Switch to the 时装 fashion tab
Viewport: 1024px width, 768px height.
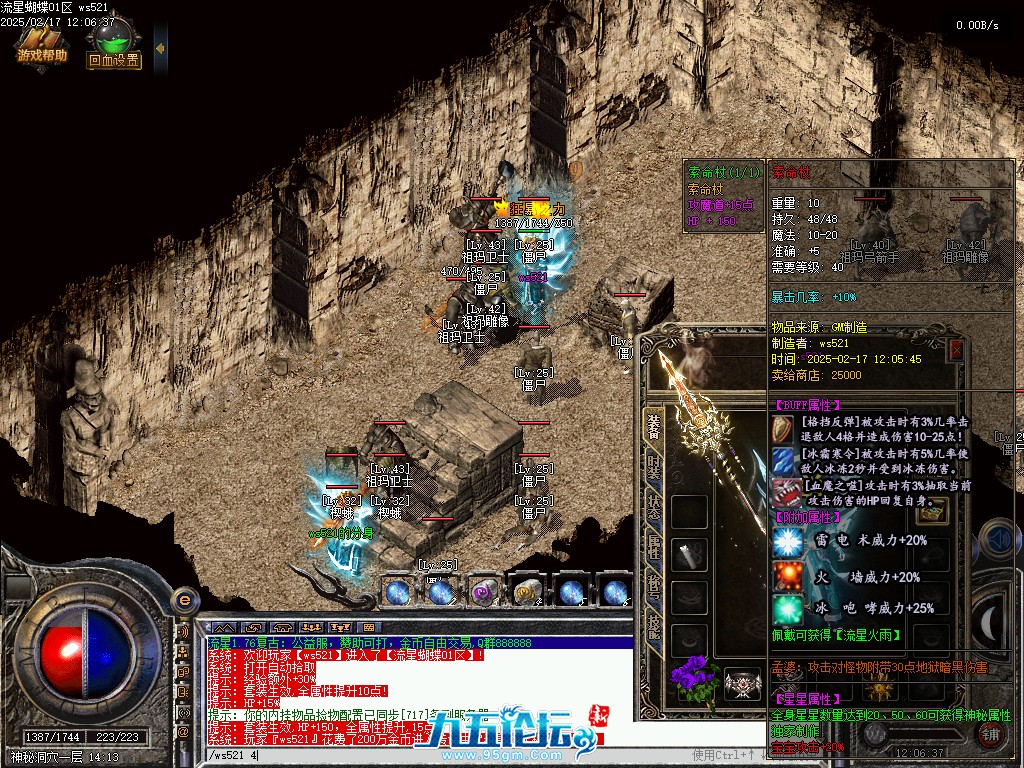[x=654, y=466]
